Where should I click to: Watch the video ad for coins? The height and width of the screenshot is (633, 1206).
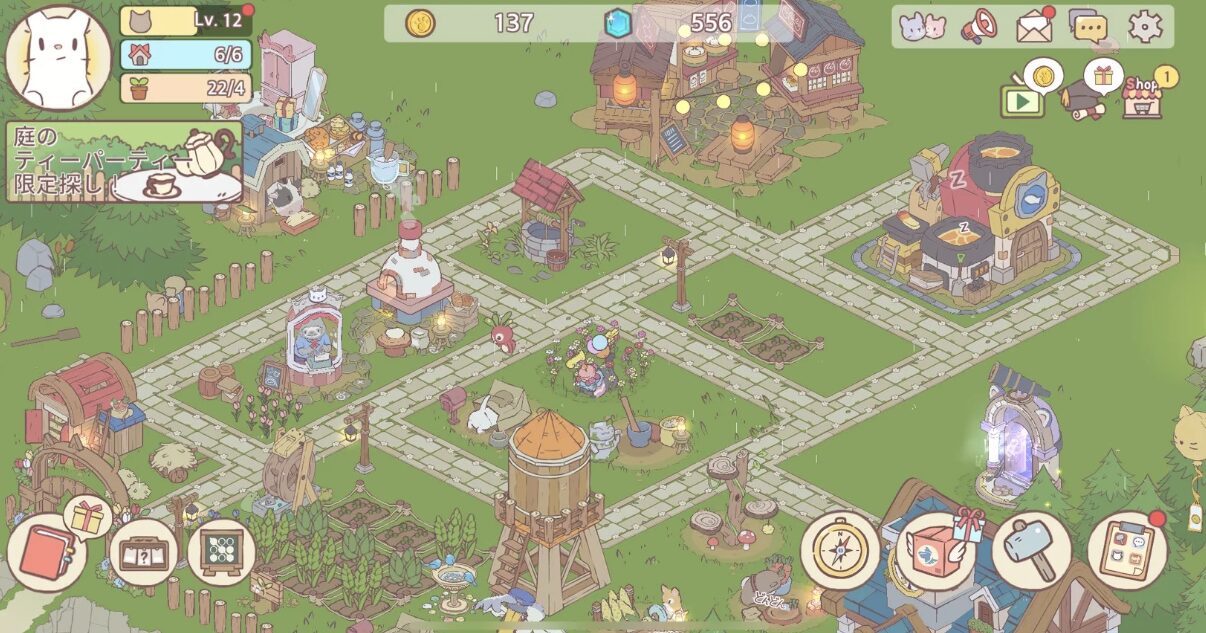pos(1023,99)
